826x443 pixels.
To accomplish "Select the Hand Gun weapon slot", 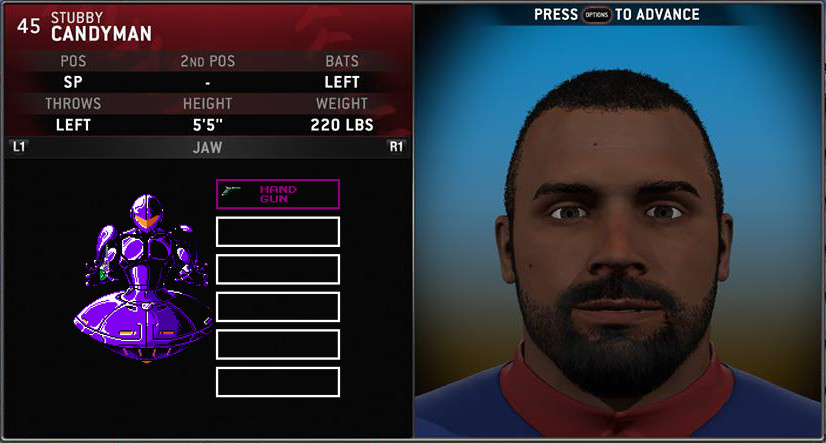I will pos(278,193).
